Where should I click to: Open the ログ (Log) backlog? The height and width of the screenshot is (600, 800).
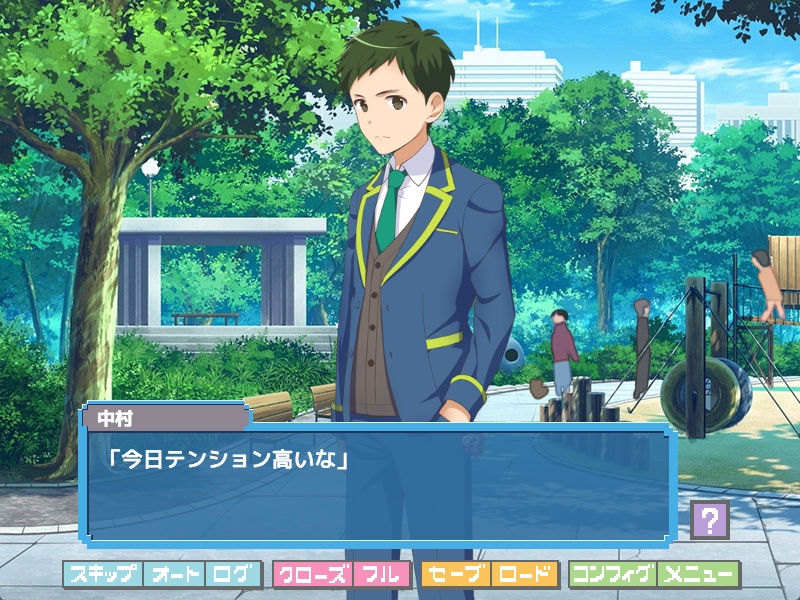click(233, 575)
